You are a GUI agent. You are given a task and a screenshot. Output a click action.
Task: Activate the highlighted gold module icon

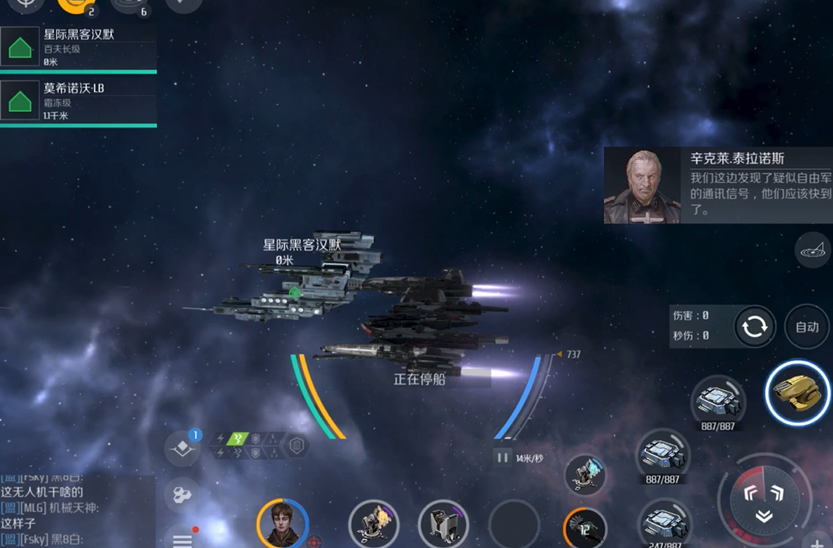tap(796, 393)
